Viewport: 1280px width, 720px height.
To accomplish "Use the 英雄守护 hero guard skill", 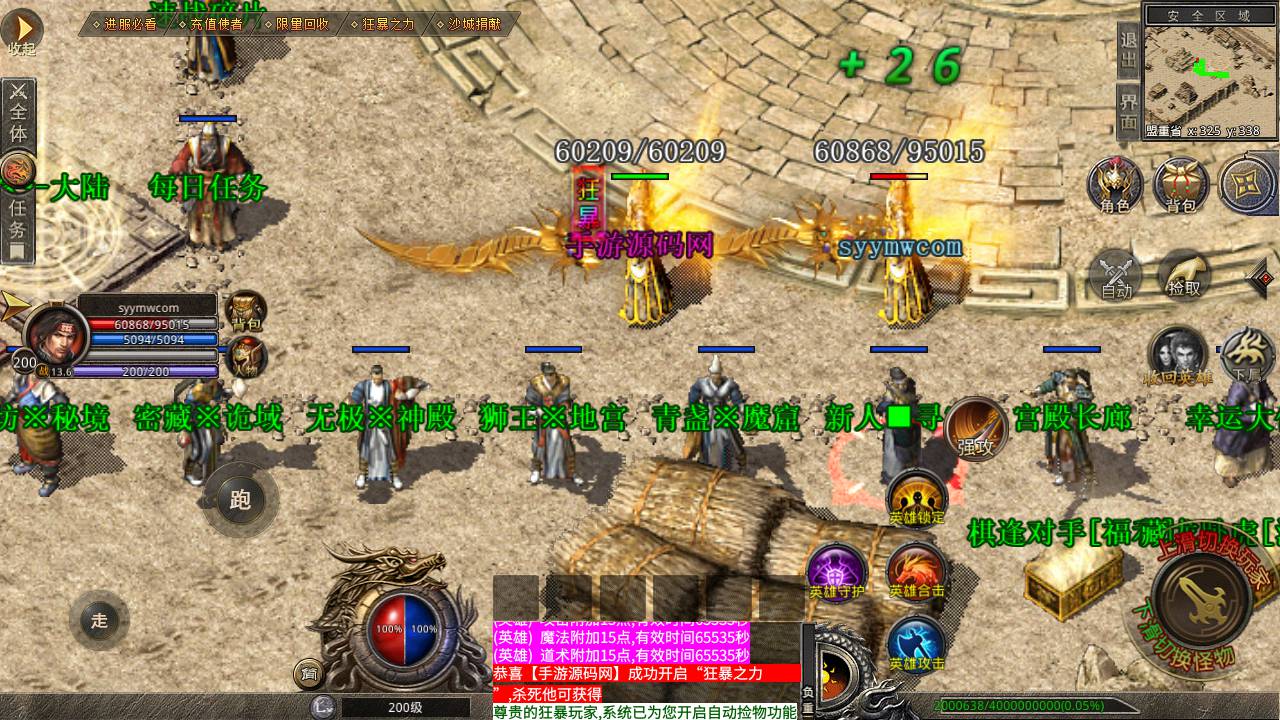I will (836, 571).
